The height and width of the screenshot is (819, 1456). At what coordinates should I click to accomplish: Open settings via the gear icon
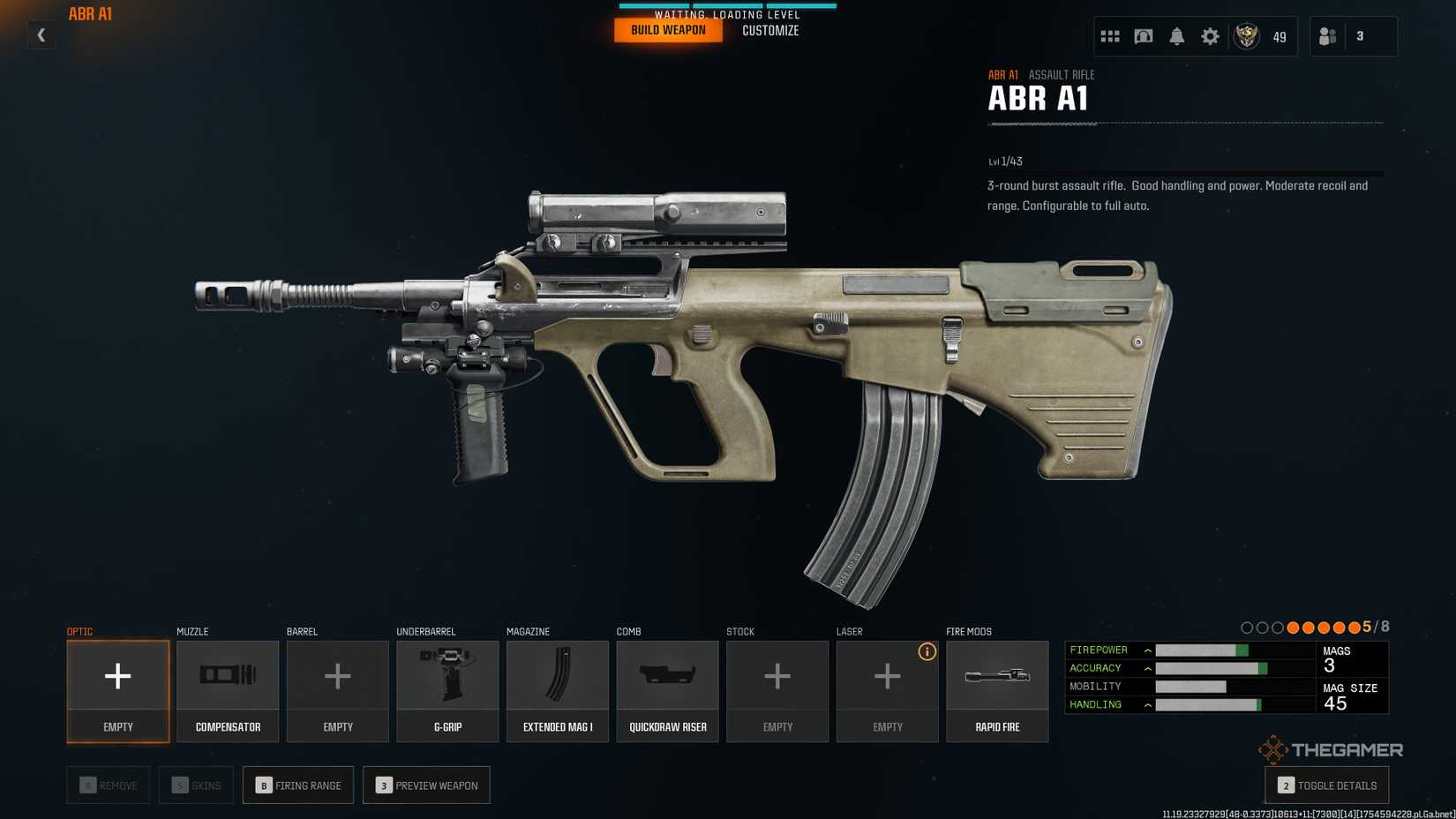[1210, 36]
